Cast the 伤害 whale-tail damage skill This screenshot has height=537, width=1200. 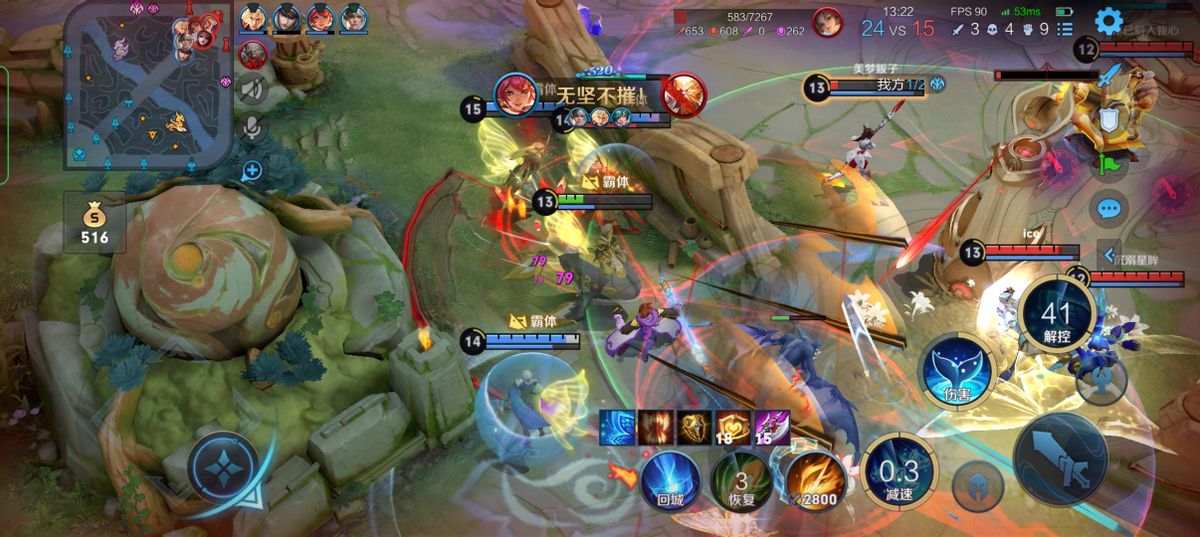point(957,371)
